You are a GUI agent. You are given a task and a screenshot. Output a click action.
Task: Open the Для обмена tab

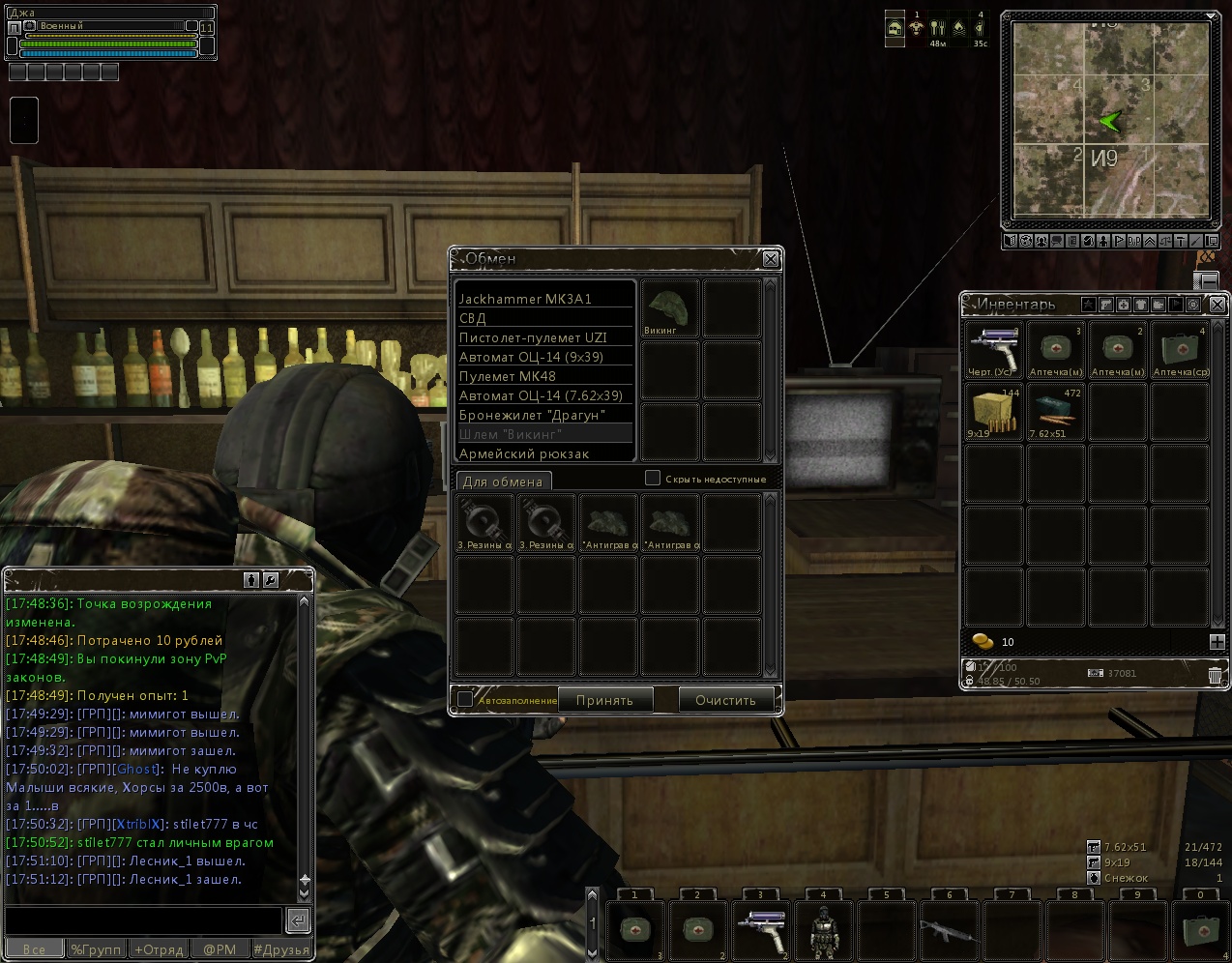(503, 481)
